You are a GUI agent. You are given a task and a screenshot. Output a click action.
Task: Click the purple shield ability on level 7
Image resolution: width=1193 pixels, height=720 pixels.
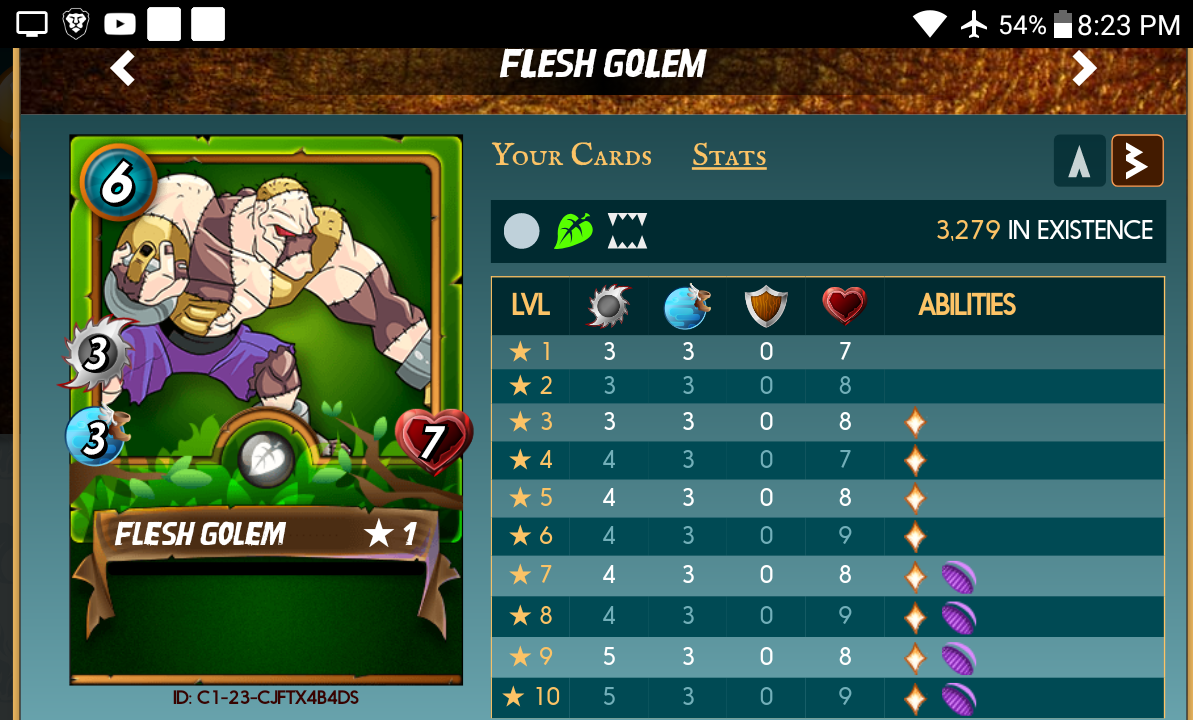[958, 577]
